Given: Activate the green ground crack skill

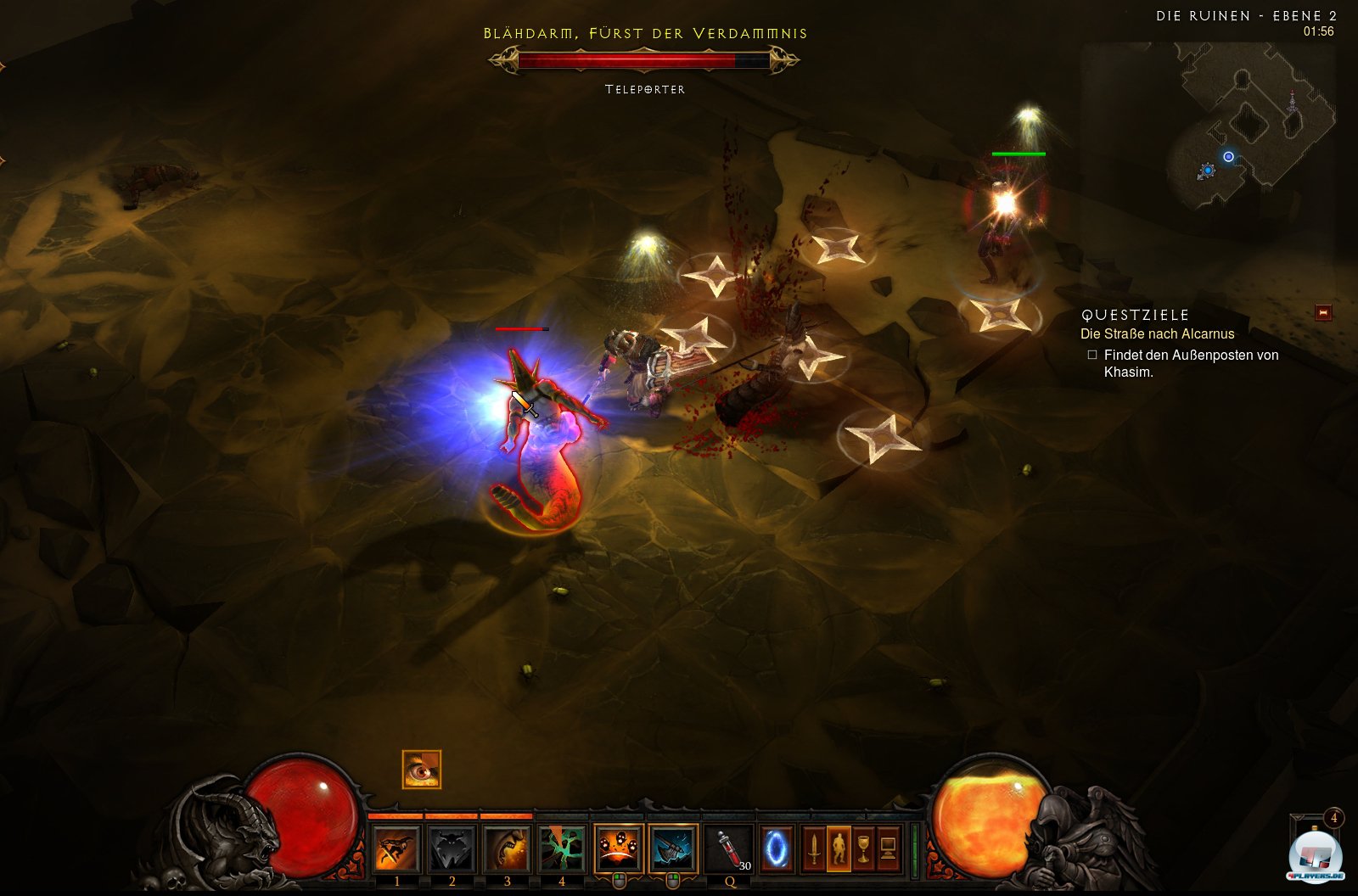Looking at the screenshot, I should click(x=562, y=848).
